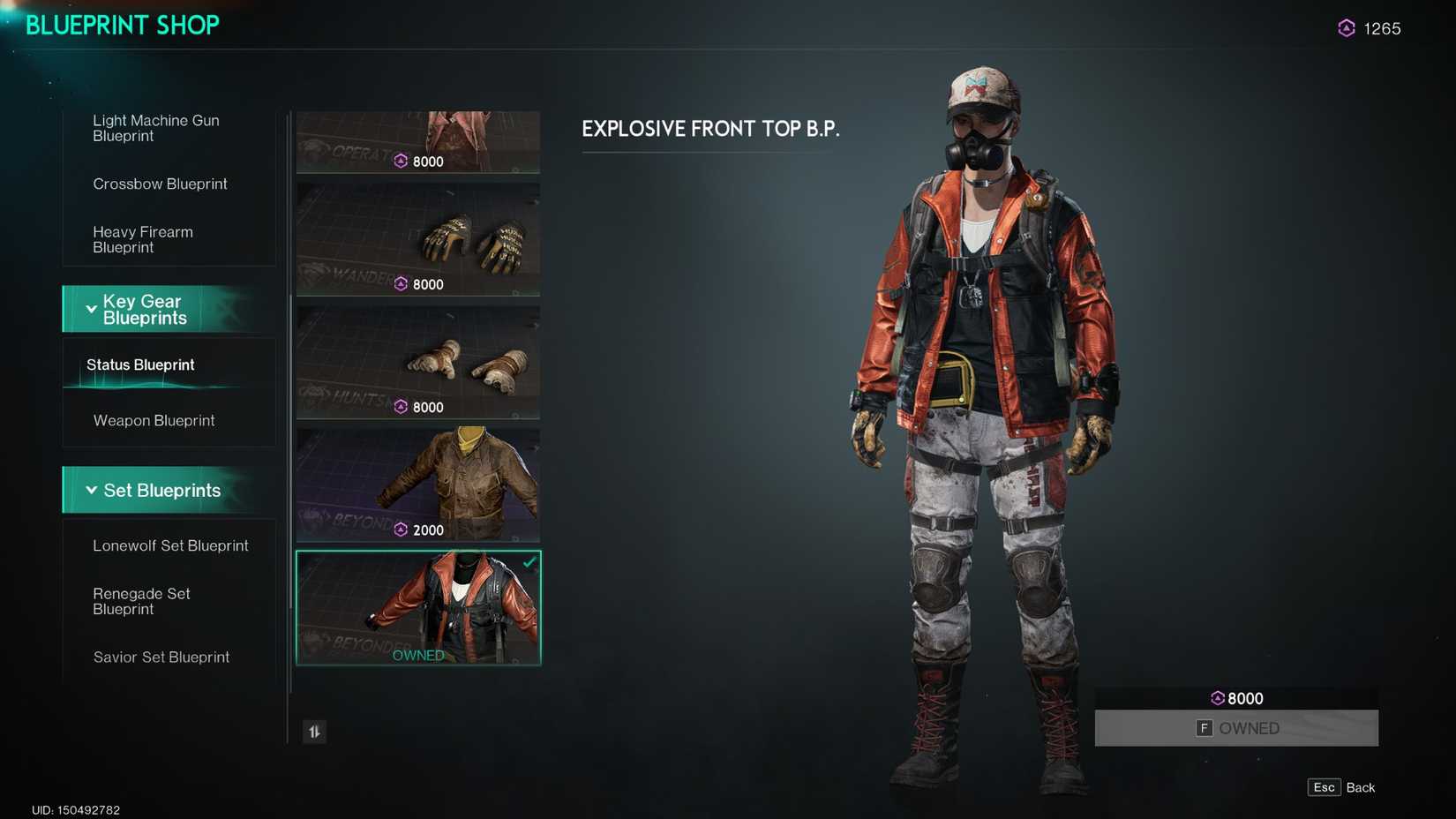
Task: Expand the Heavy Firearm Blueprint category
Action: click(143, 239)
